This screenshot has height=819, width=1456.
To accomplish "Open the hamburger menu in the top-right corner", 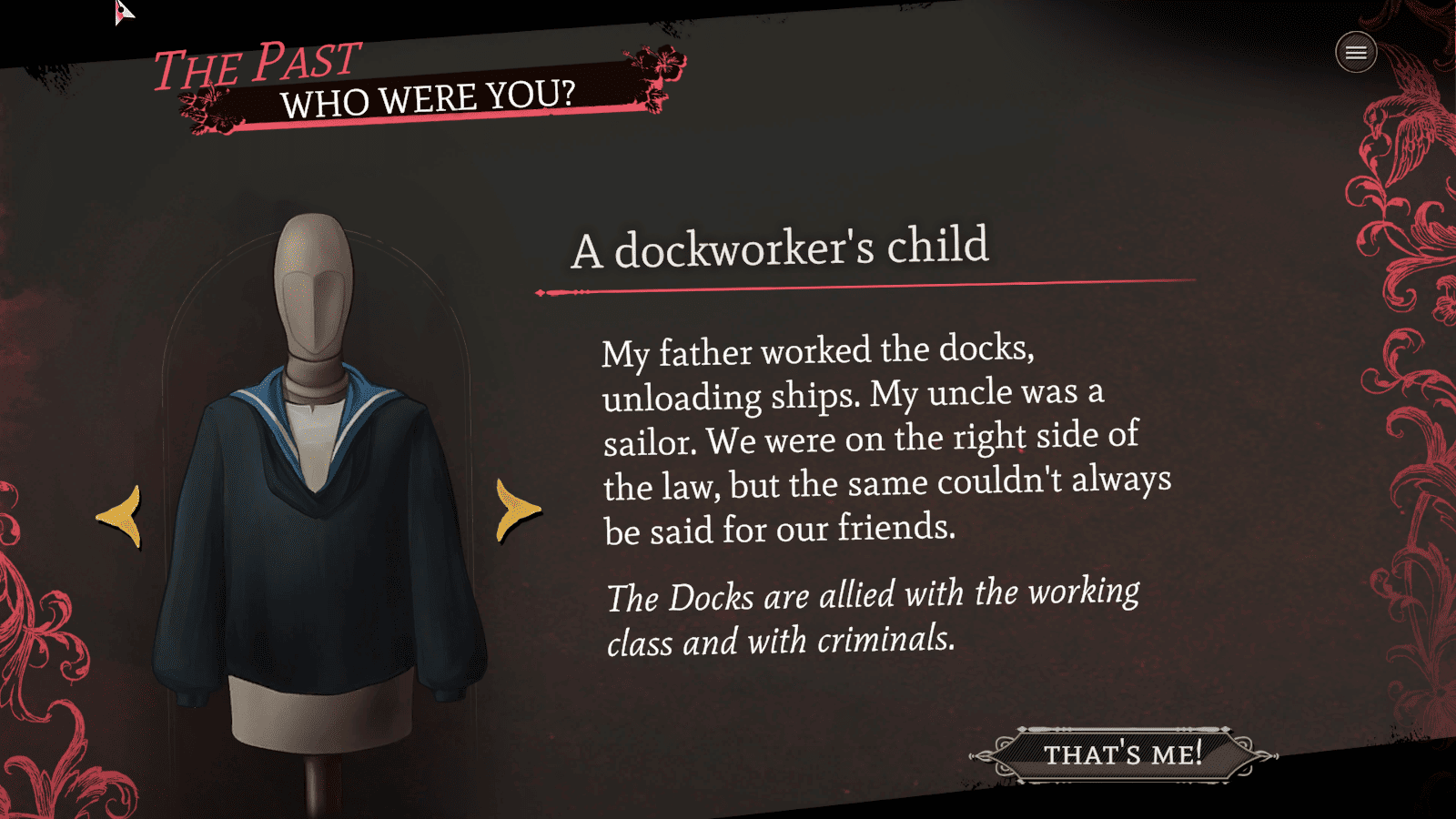I will click(1355, 52).
